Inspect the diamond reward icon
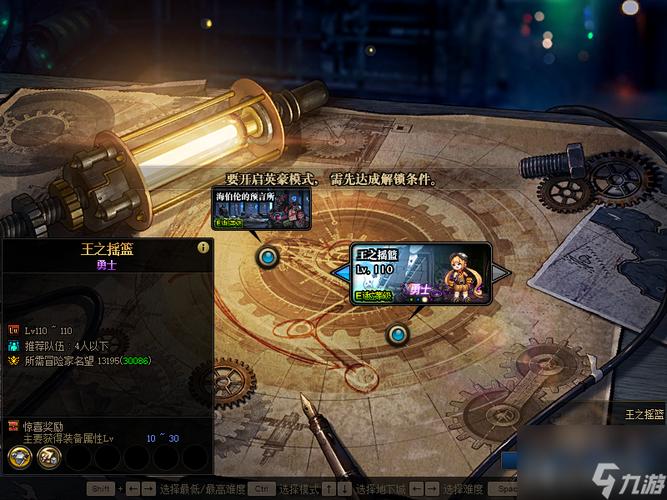The height and width of the screenshot is (500, 667). [19, 457]
